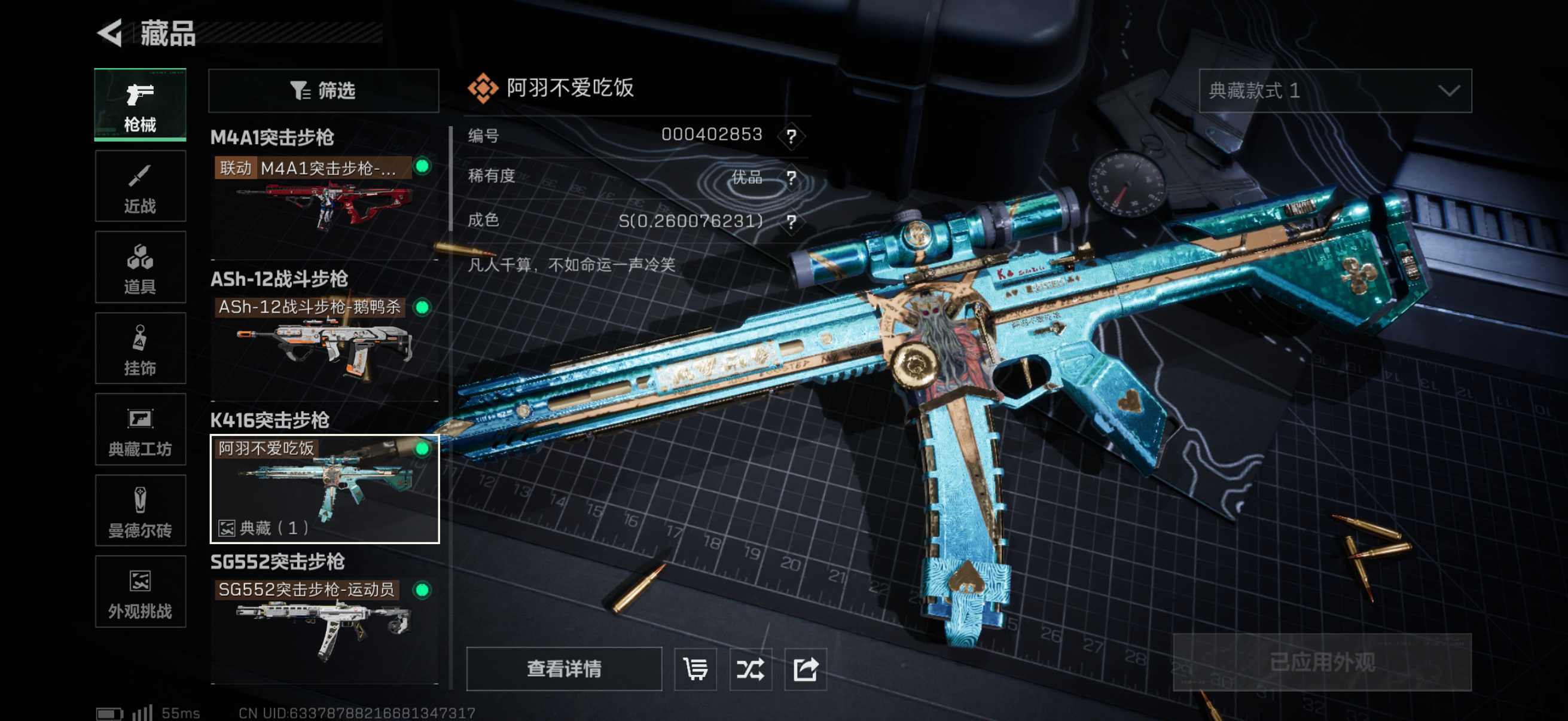Share this weapon skin with the share icon
The height and width of the screenshot is (721, 1568).
805,669
